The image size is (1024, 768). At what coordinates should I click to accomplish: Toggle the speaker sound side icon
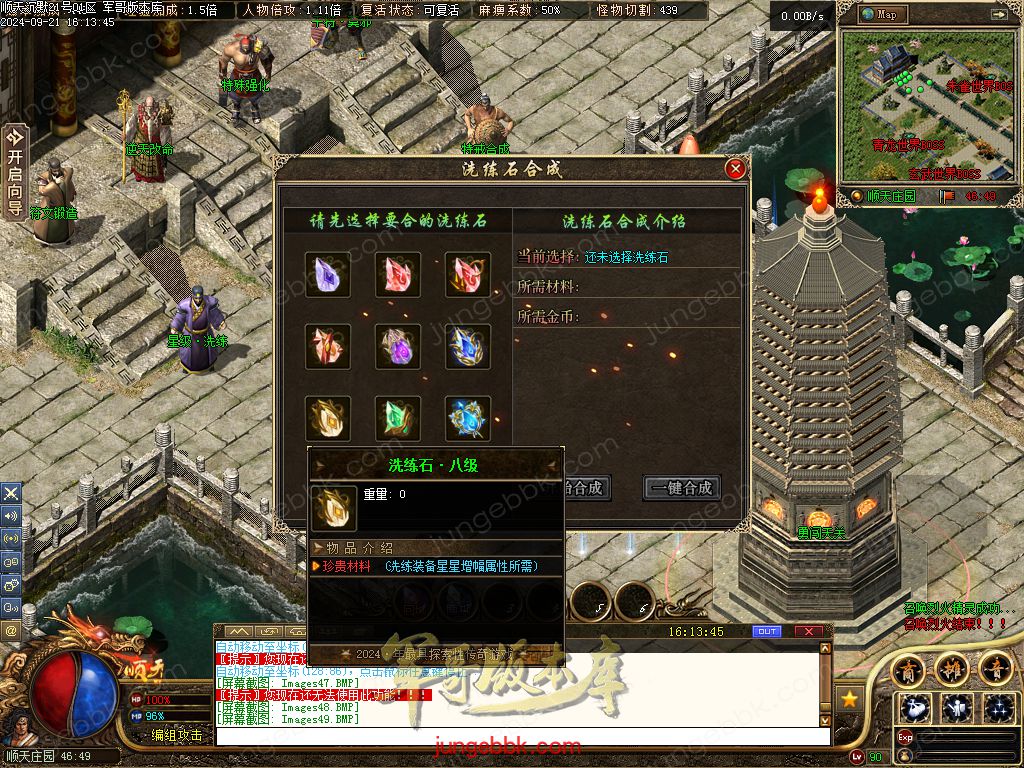coord(11,516)
